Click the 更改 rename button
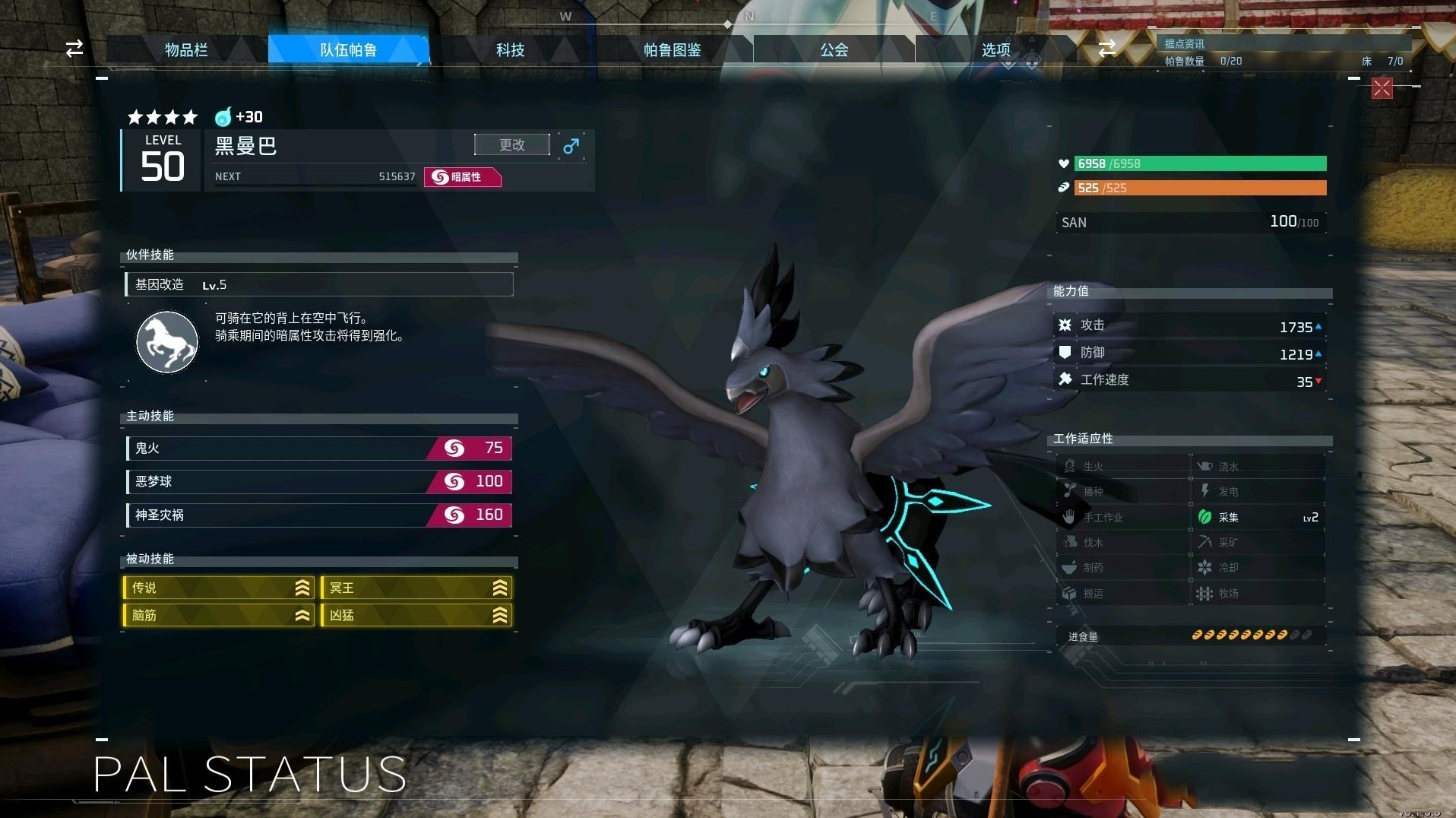This screenshot has width=1456, height=818. [511, 144]
